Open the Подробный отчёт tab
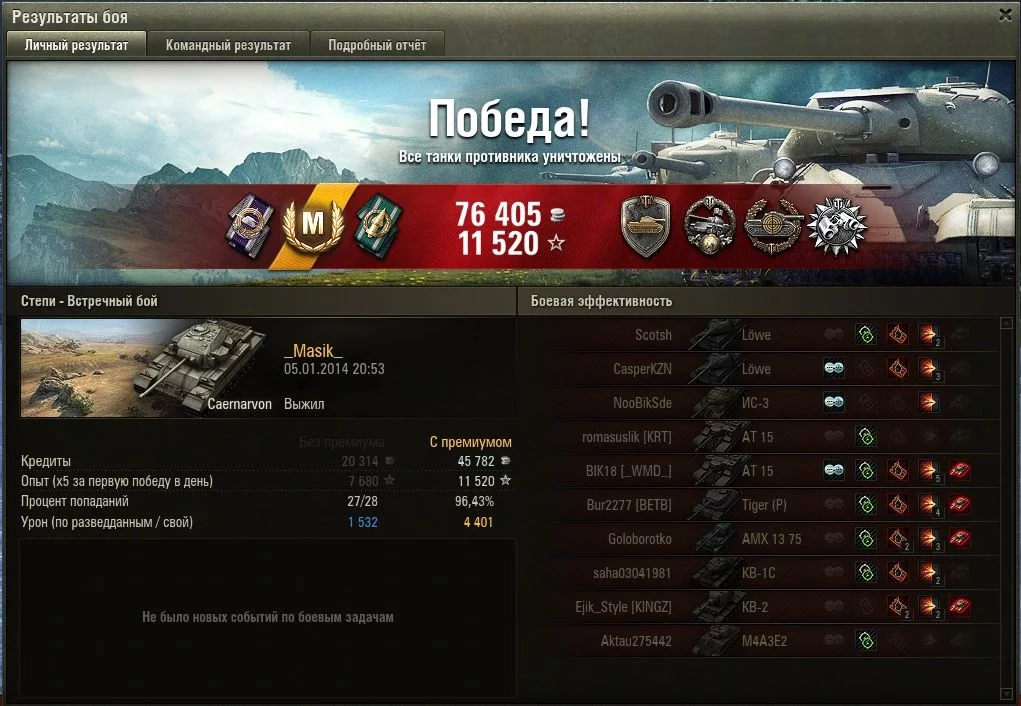The height and width of the screenshot is (706, 1021). 377,45
